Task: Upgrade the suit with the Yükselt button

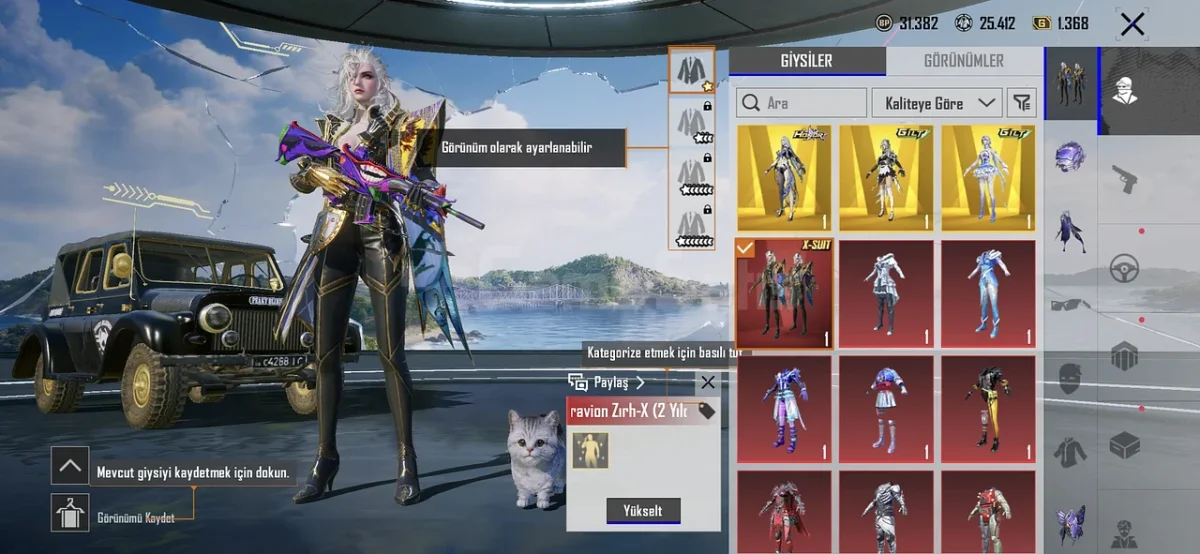Action: click(x=643, y=510)
